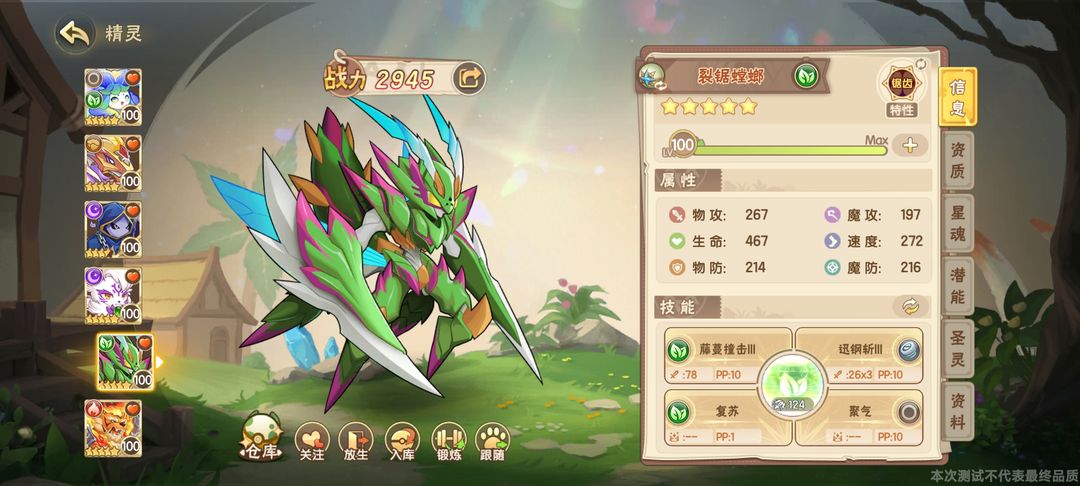The height and width of the screenshot is (486, 1080).
Task: Share the 战力 2945 power rating
Action: (x=468, y=77)
